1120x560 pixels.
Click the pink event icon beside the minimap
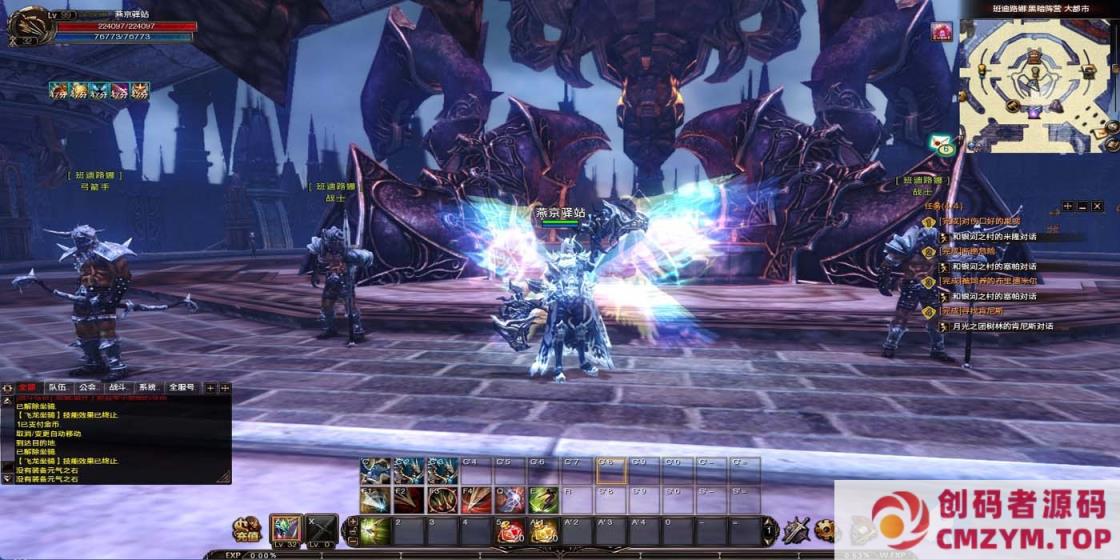point(941,31)
